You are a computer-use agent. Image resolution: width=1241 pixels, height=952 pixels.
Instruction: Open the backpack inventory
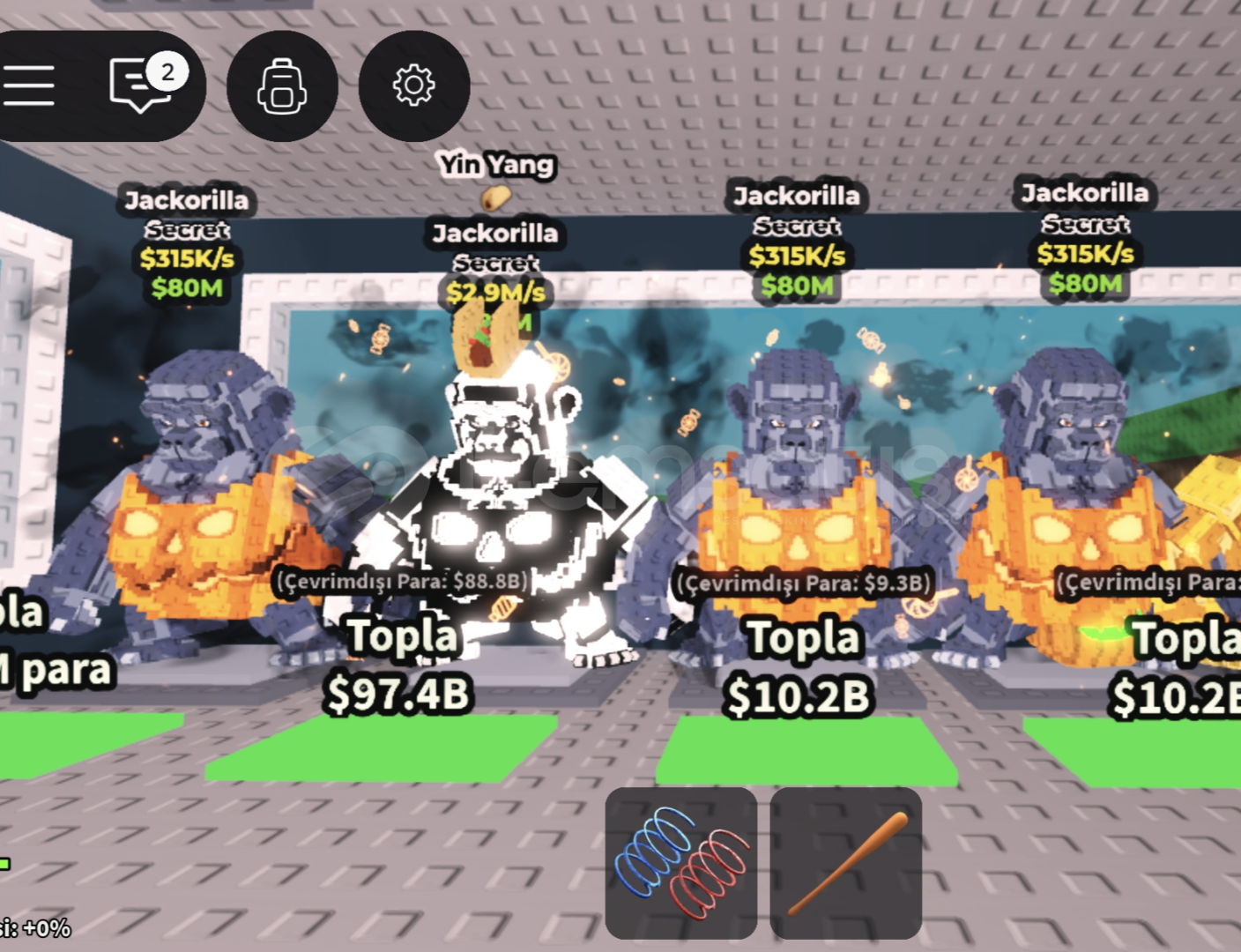280,85
